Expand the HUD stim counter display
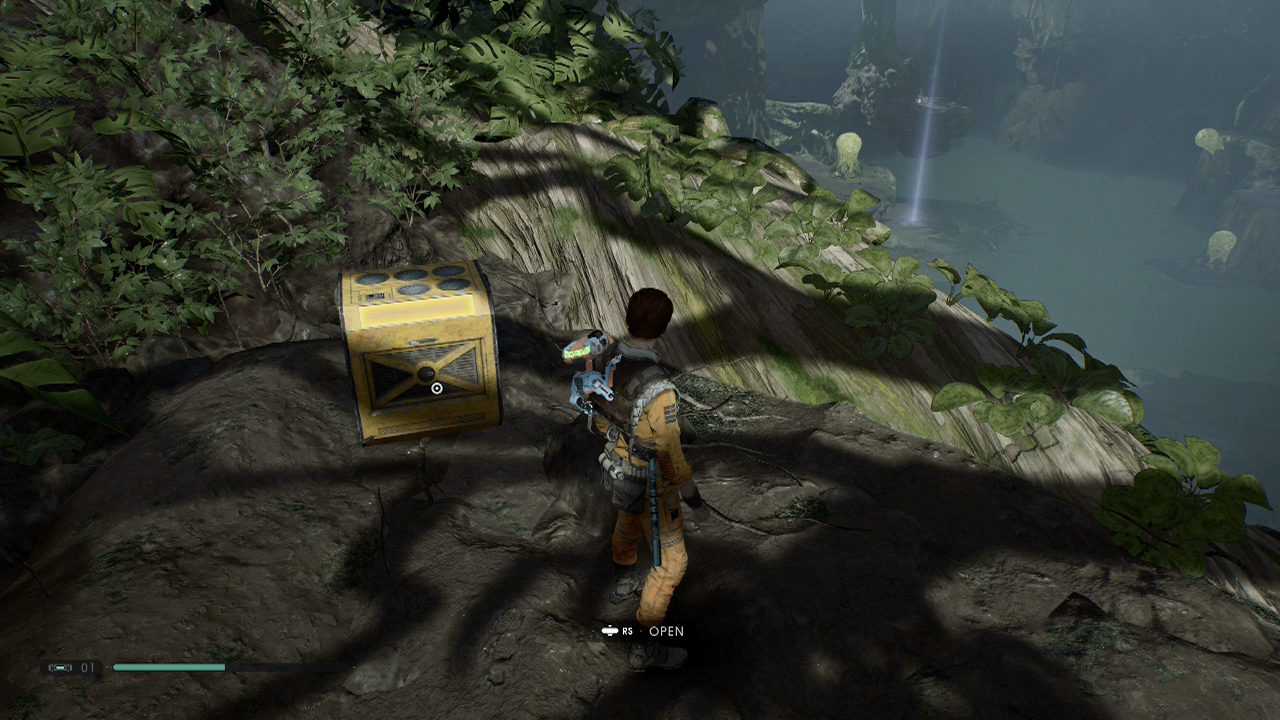The width and height of the screenshot is (1280, 720). coord(70,667)
